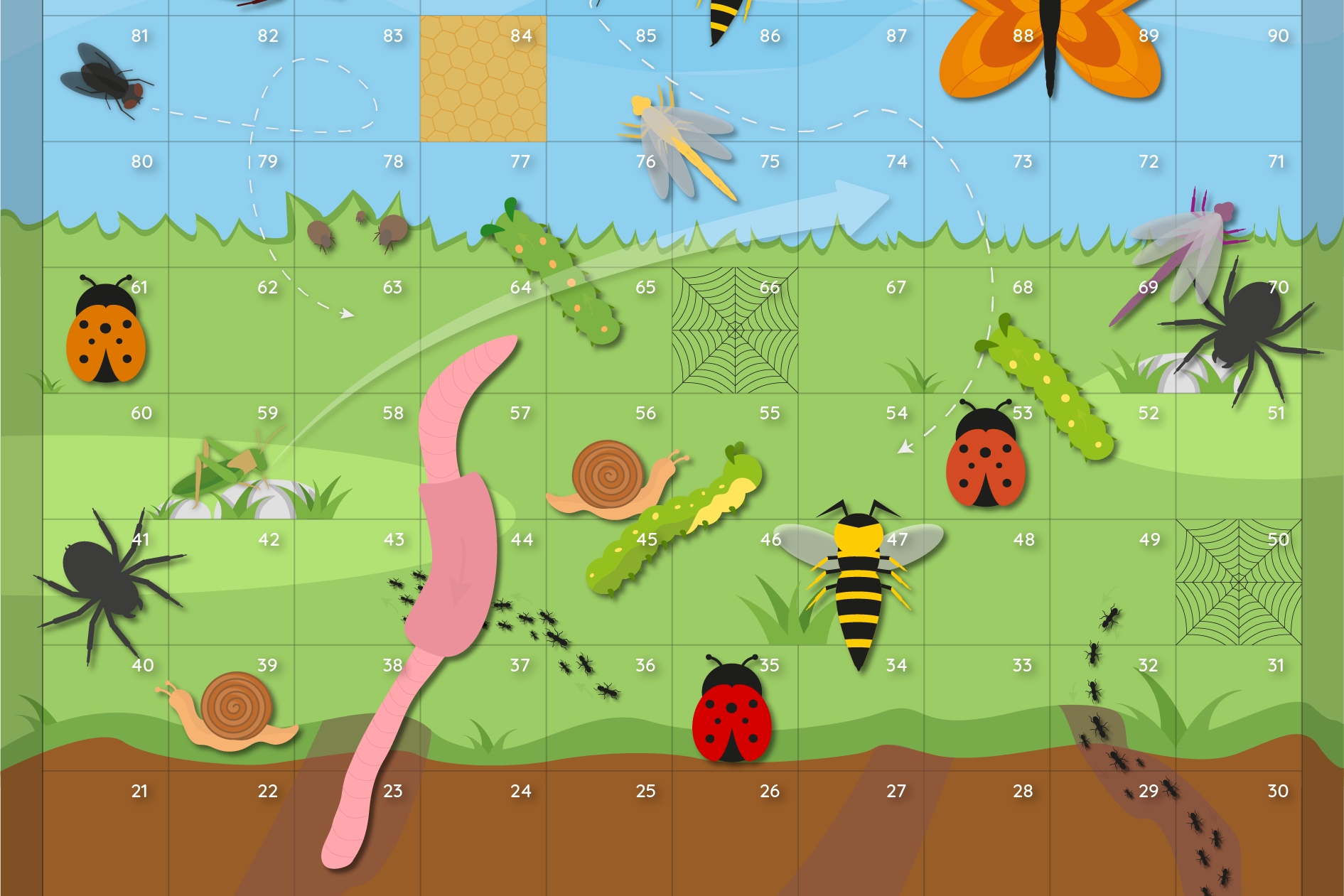Choose the spider web tile 66
Image resolution: width=1344 pixels, height=896 pixels.
735,330
